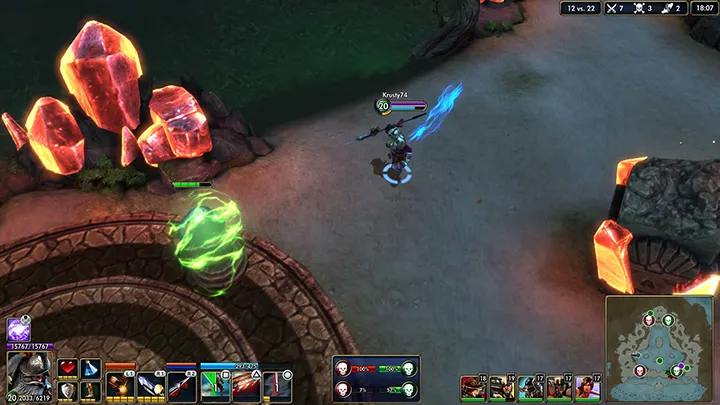Trigger the green slash square-button skill

[216, 383]
